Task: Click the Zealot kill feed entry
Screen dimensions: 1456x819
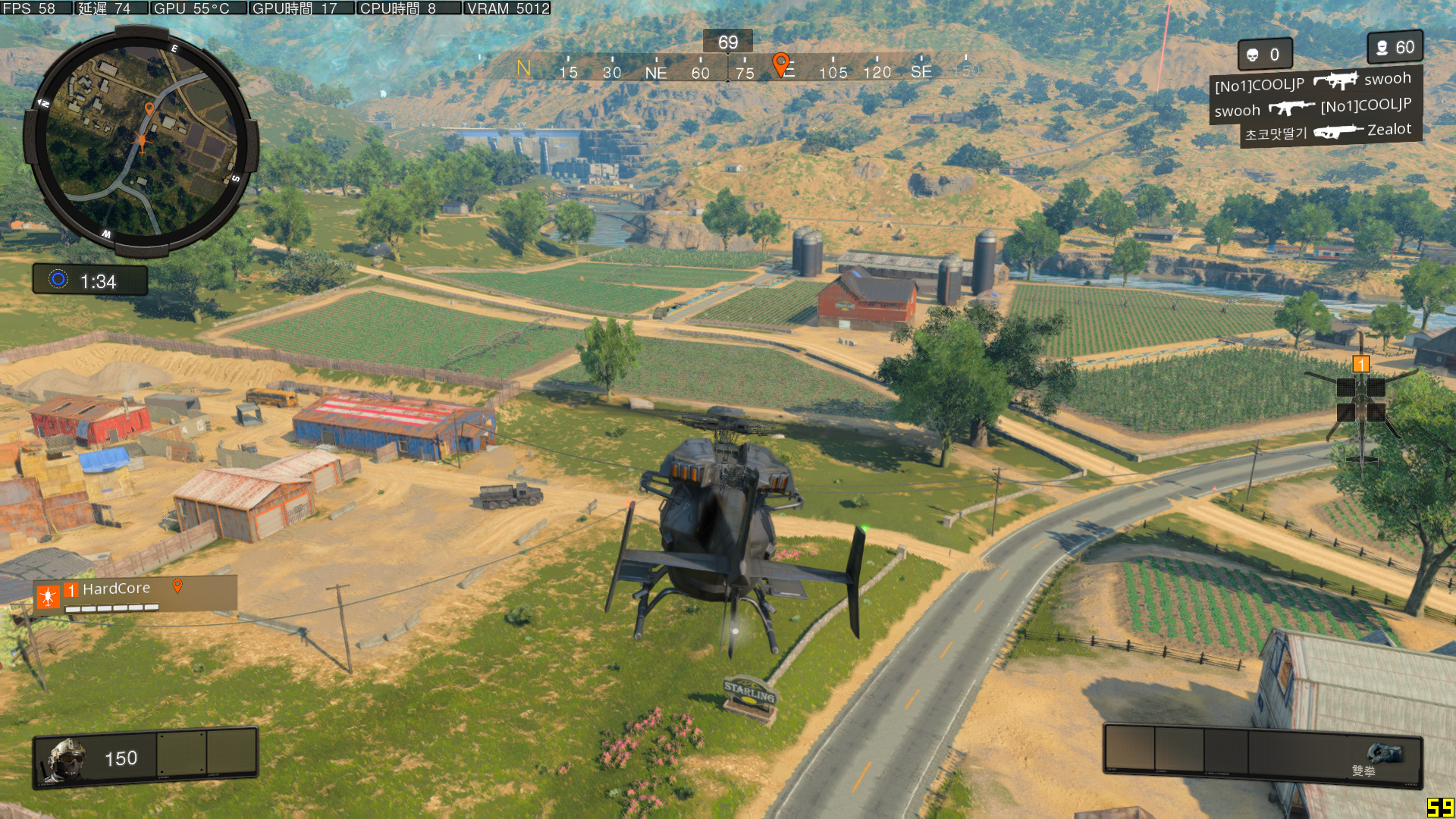Action: (x=1329, y=132)
